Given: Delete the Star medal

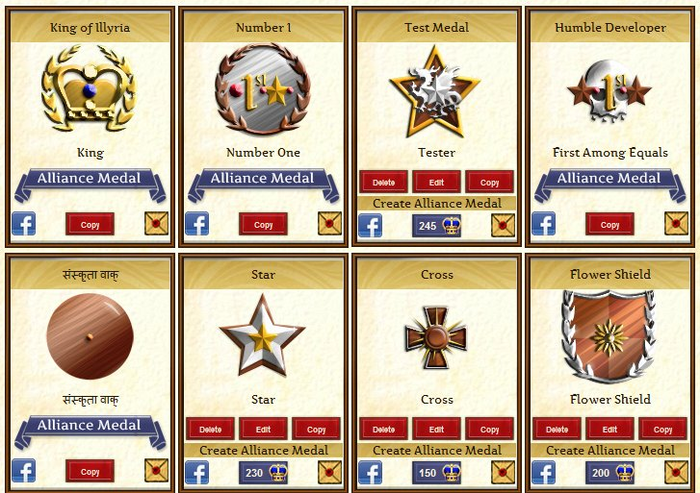Looking at the screenshot, I should tap(210, 429).
